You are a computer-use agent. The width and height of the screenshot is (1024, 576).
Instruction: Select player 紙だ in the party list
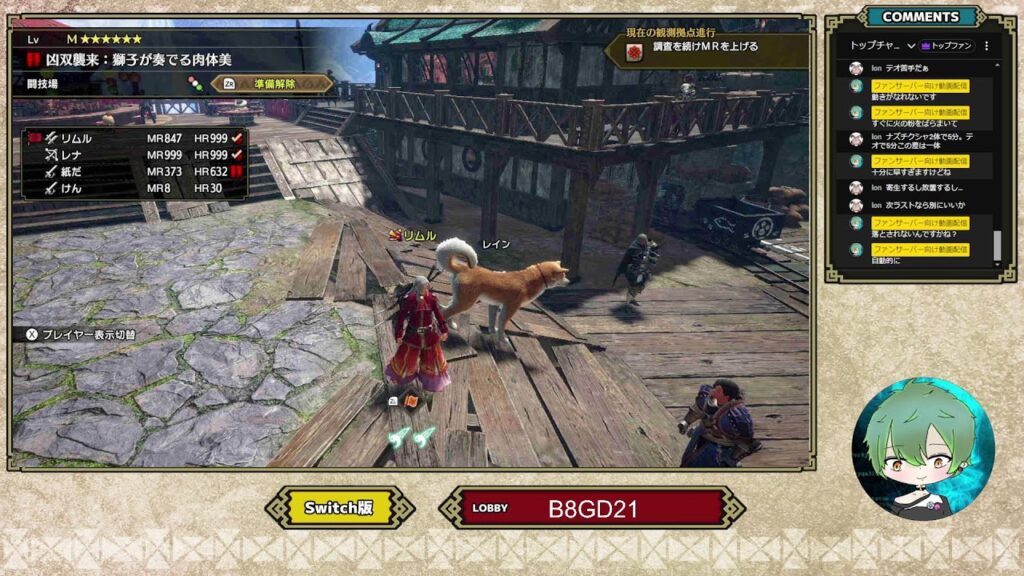(x=68, y=171)
